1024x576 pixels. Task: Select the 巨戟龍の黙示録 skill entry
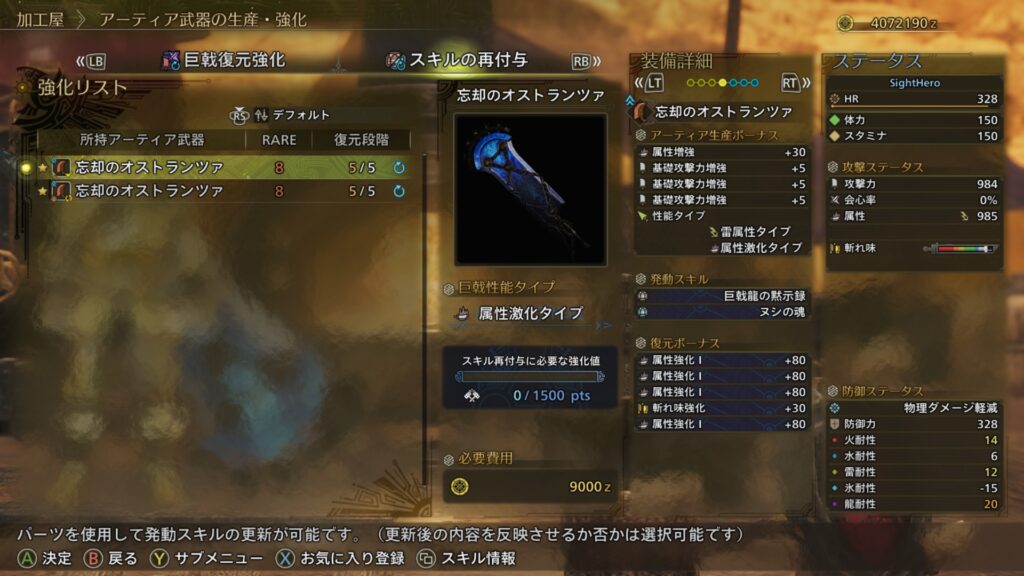pyautogui.click(x=722, y=296)
